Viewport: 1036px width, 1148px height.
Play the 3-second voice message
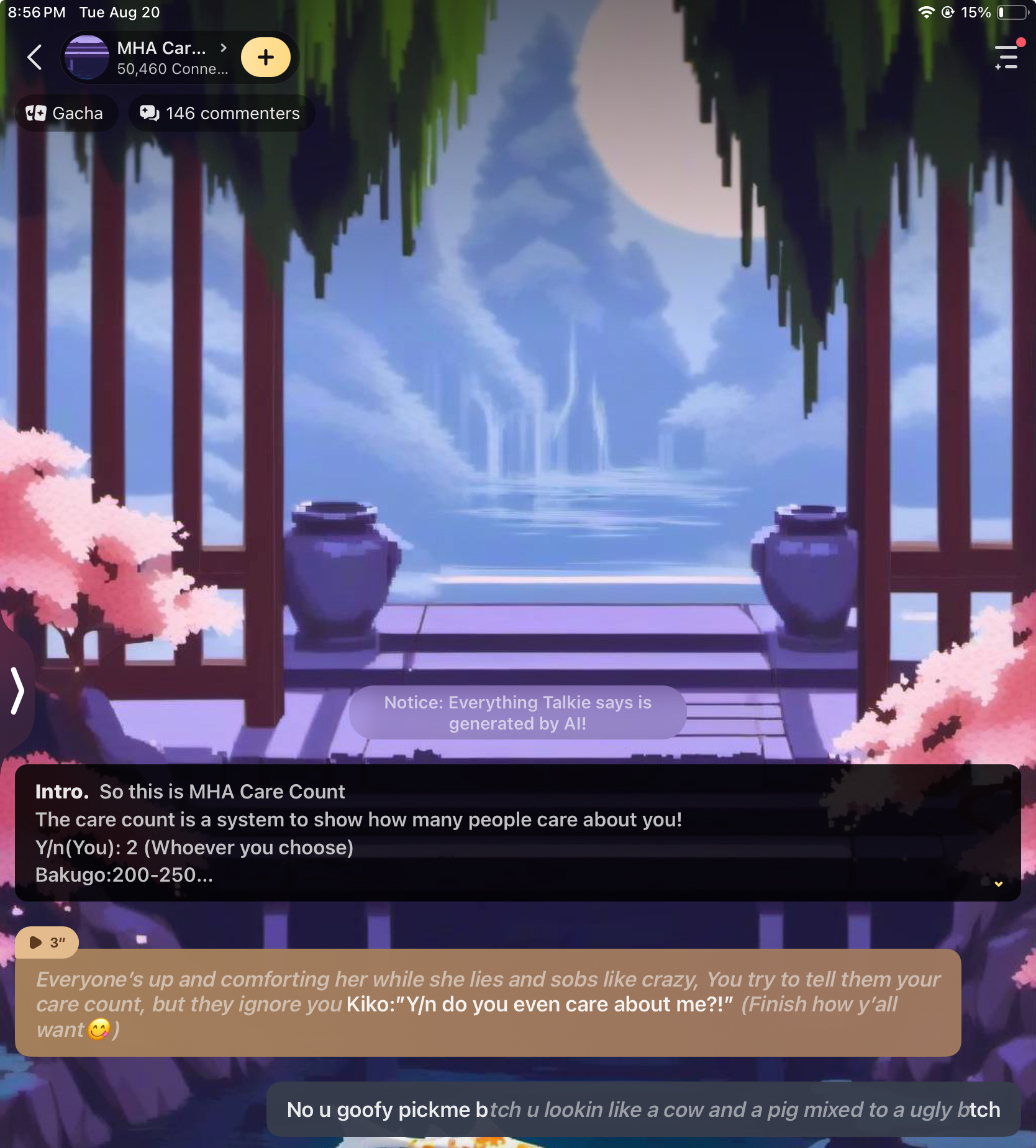[47, 942]
